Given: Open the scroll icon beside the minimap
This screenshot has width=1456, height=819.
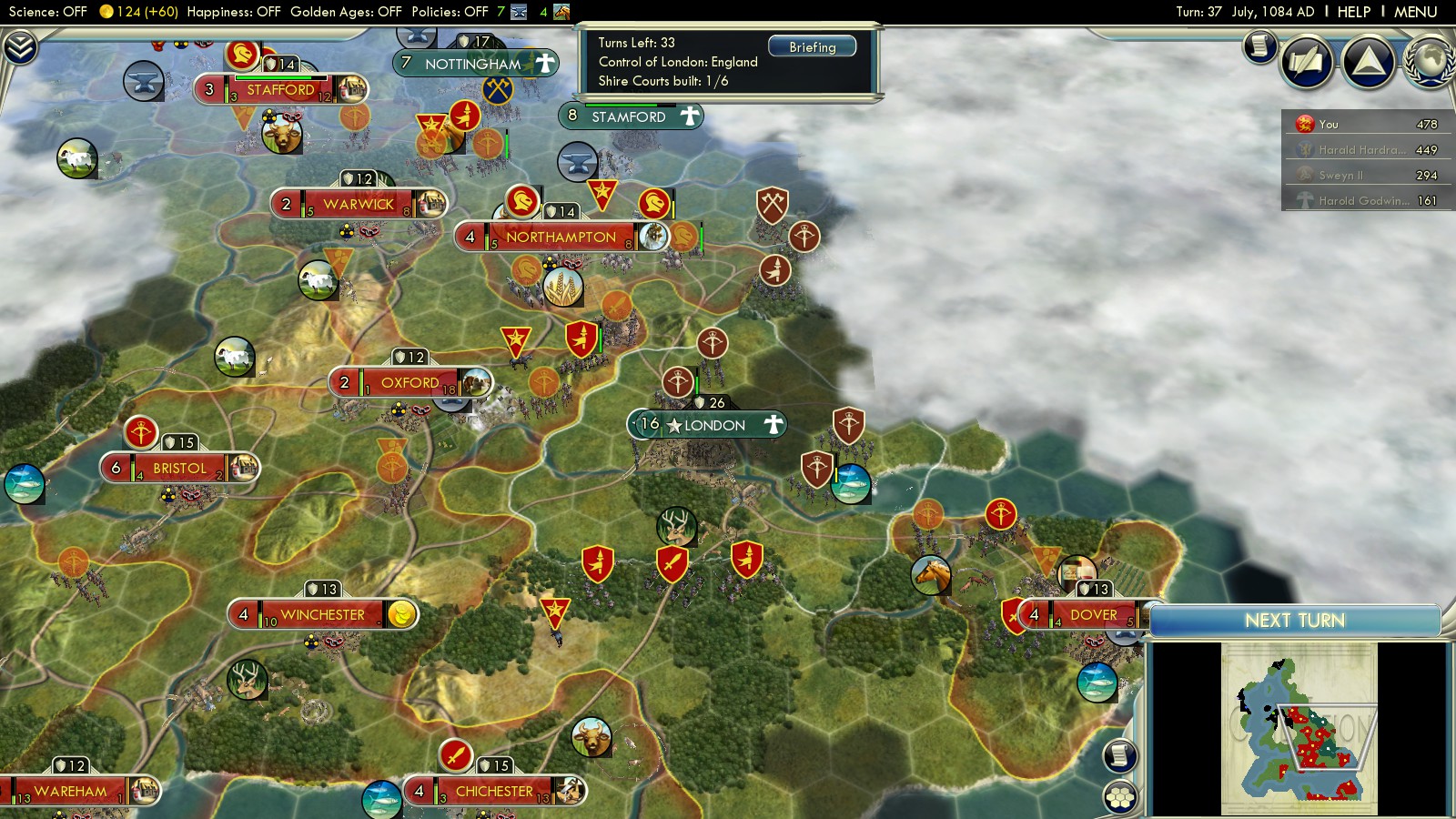Looking at the screenshot, I should coord(1120,755).
